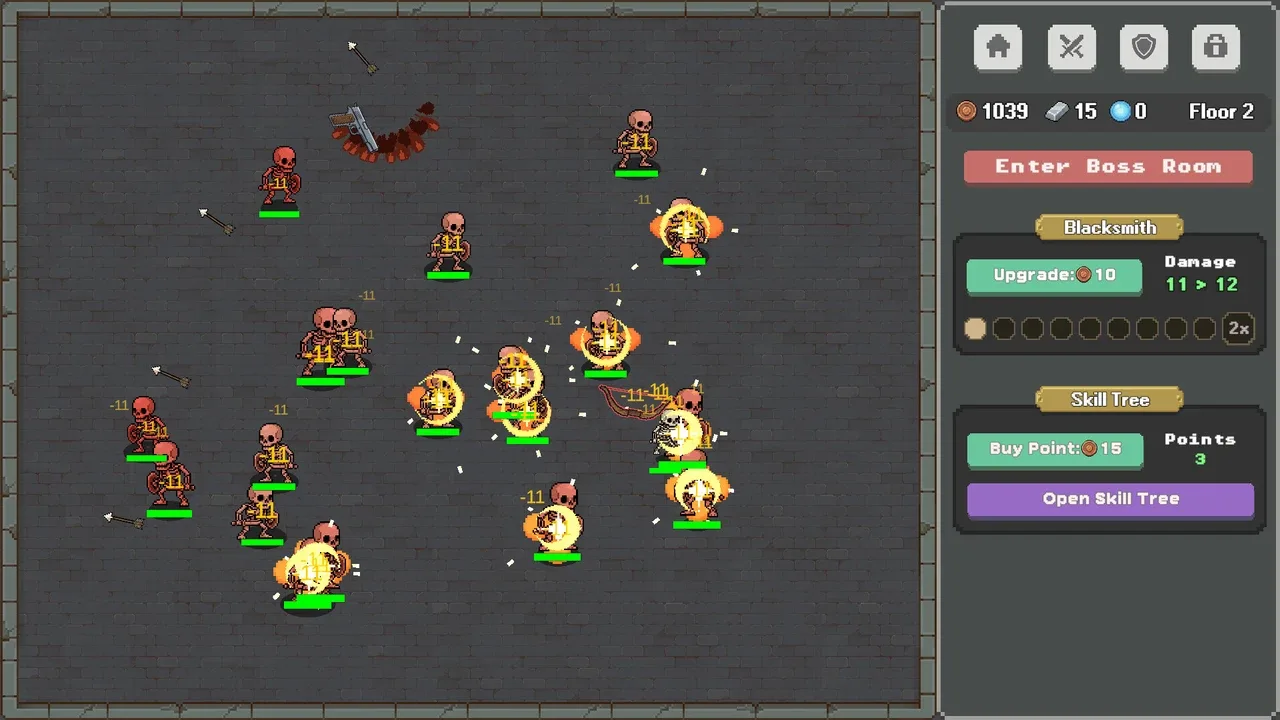Select the shield tab icon
Viewport: 1280px width, 720px height.
tap(1144, 47)
